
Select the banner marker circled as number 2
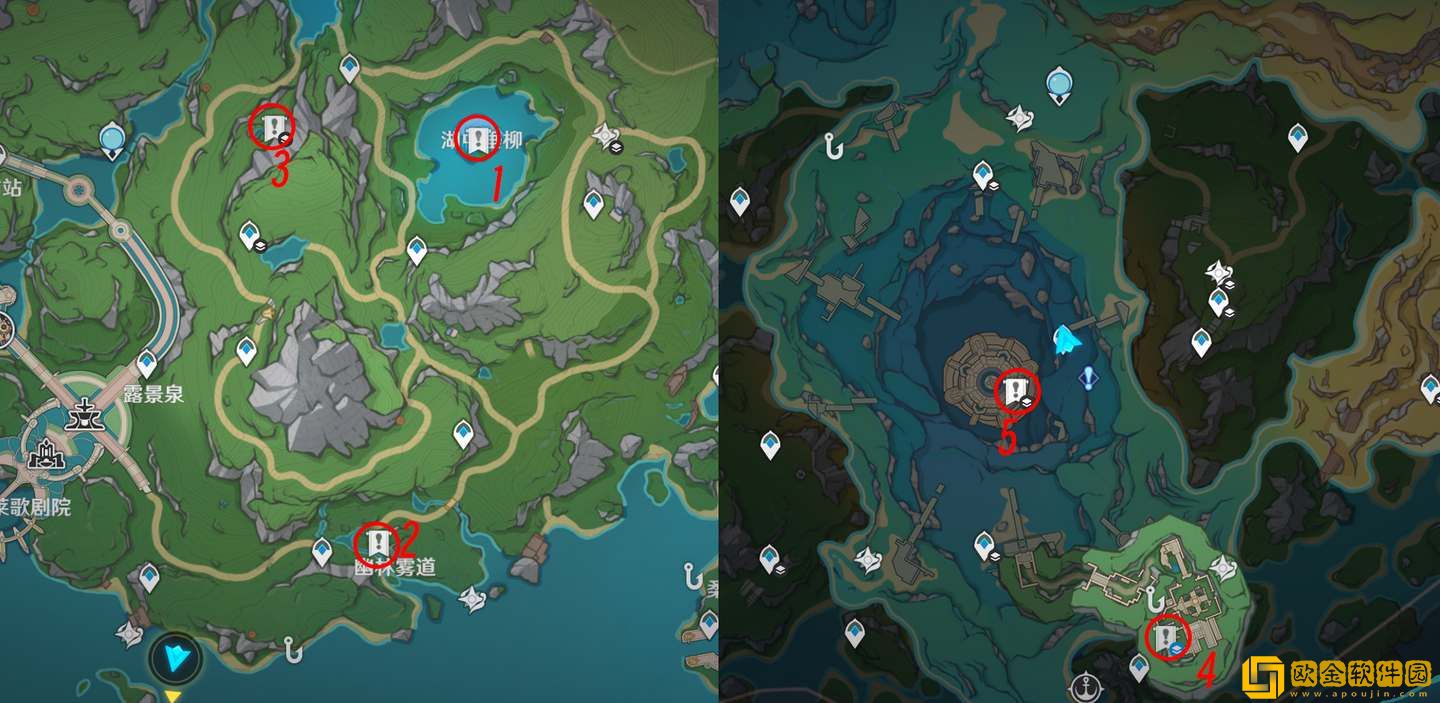tap(377, 544)
